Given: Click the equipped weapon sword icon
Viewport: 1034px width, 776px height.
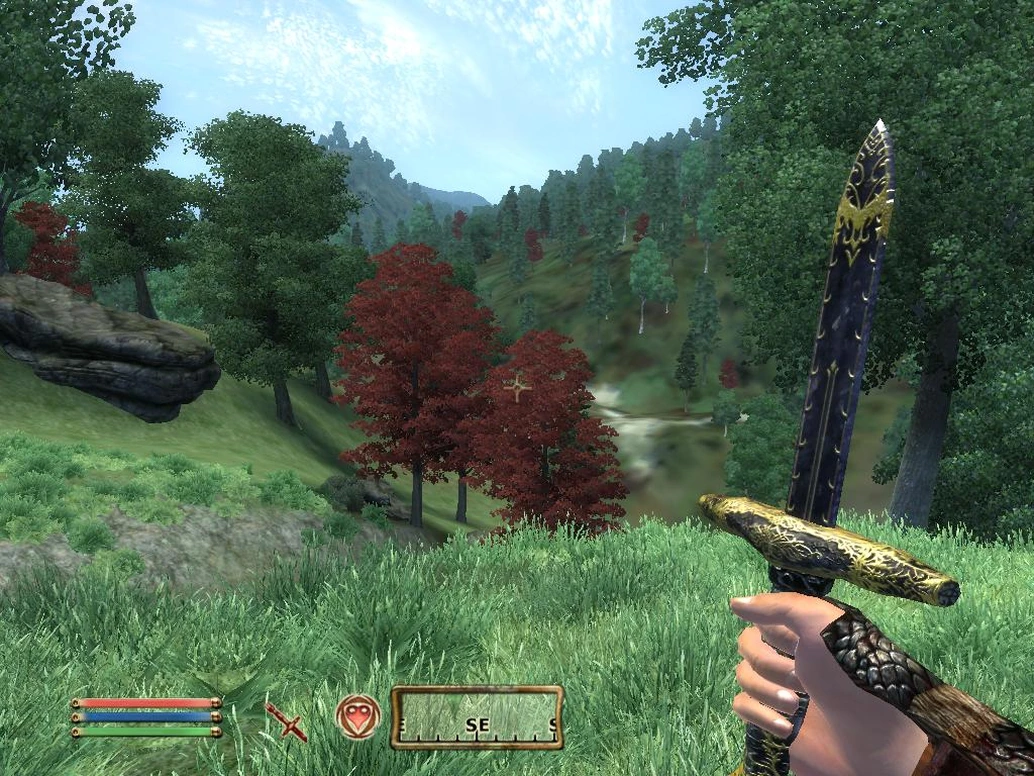Looking at the screenshot, I should coord(286,720).
